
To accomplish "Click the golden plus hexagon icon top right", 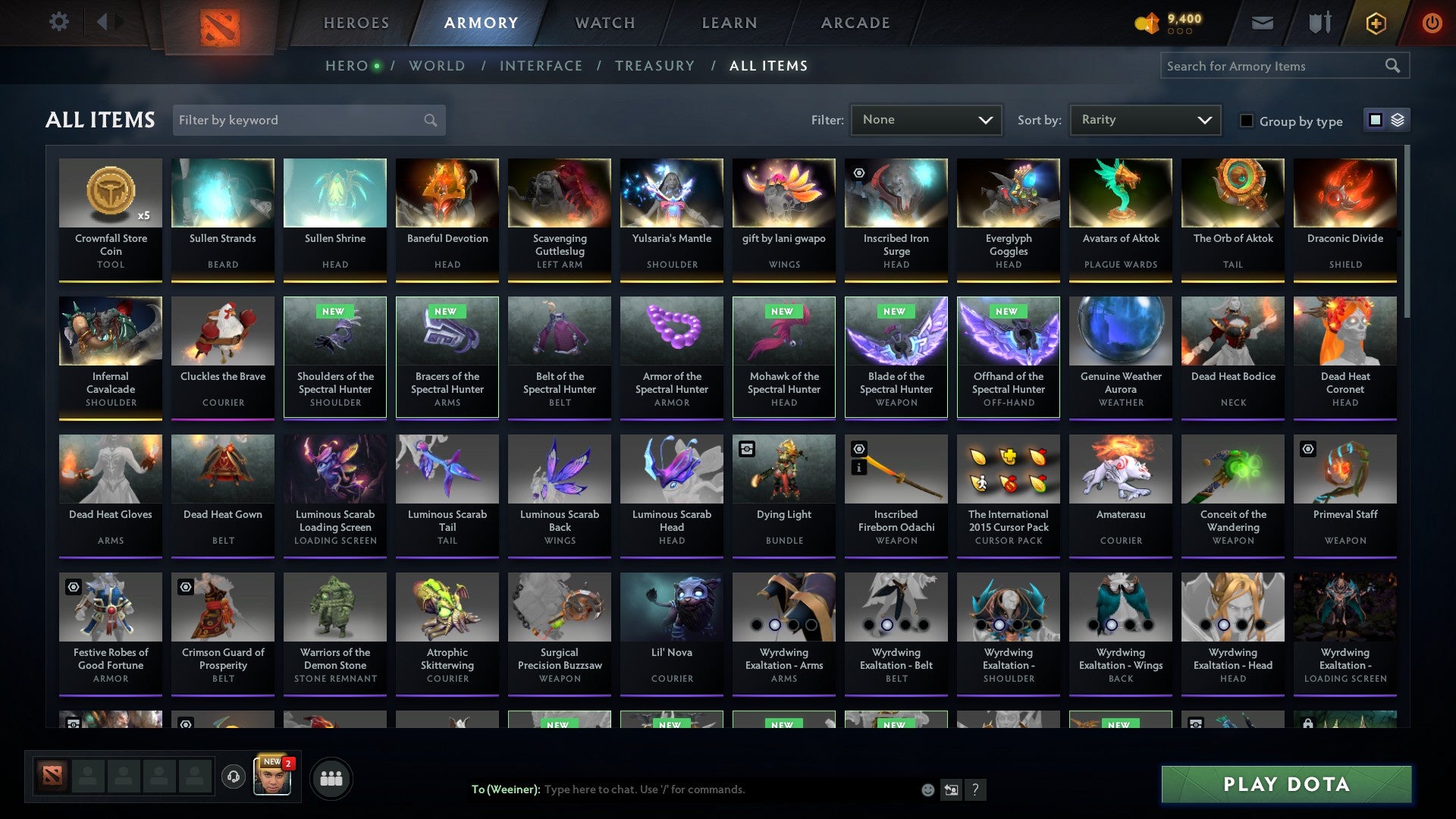I will (x=1376, y=23).
